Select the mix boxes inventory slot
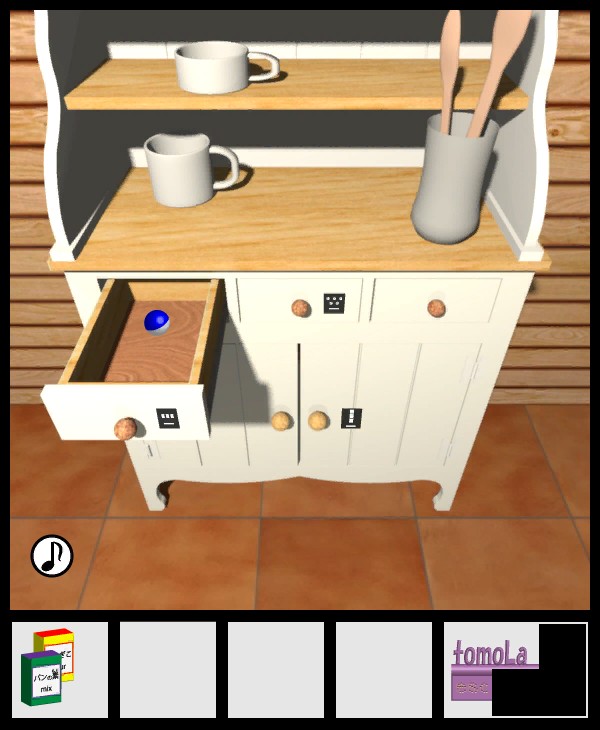Image resolution: width=600 pixels, height=730 pixels. coord(60,669)
